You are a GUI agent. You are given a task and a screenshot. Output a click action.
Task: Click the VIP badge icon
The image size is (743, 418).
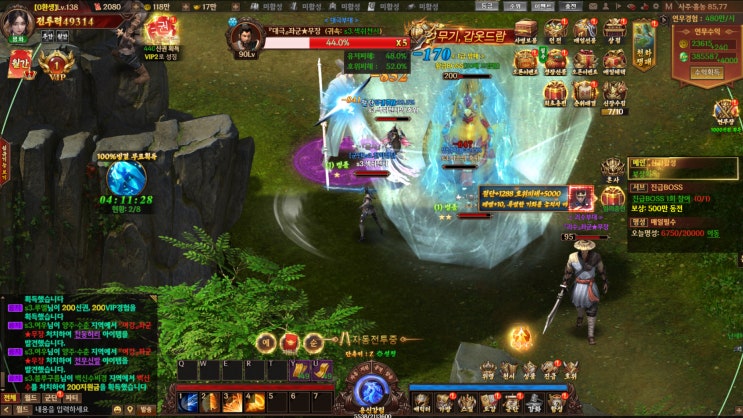coord(58,67)
